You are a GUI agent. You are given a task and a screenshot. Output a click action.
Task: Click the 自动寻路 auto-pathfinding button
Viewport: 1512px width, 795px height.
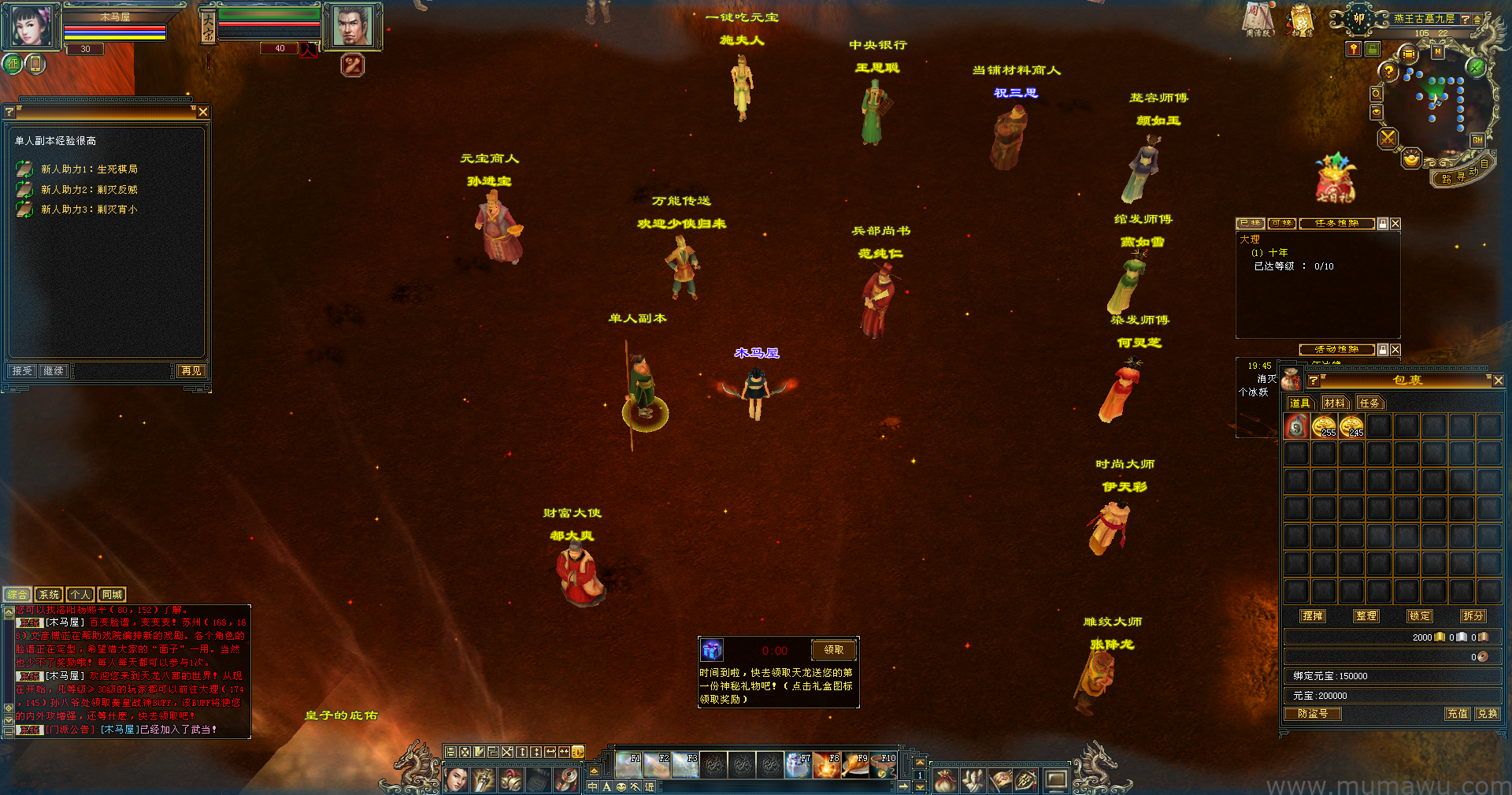1462,175
